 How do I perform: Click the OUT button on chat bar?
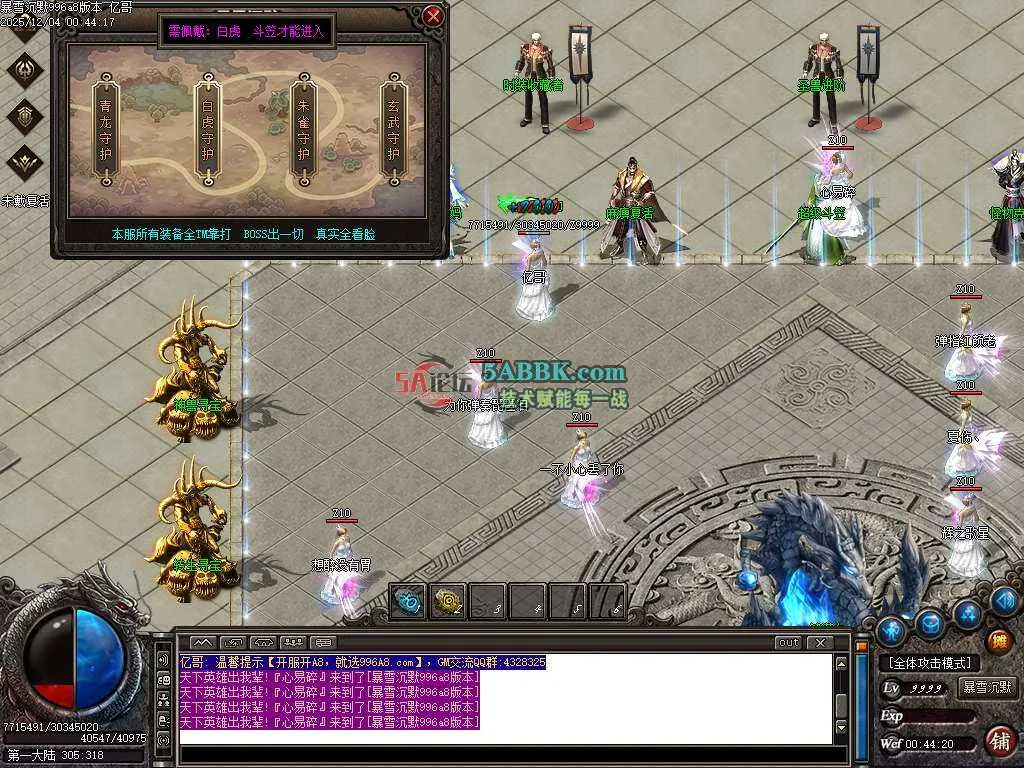pos(788,642)
